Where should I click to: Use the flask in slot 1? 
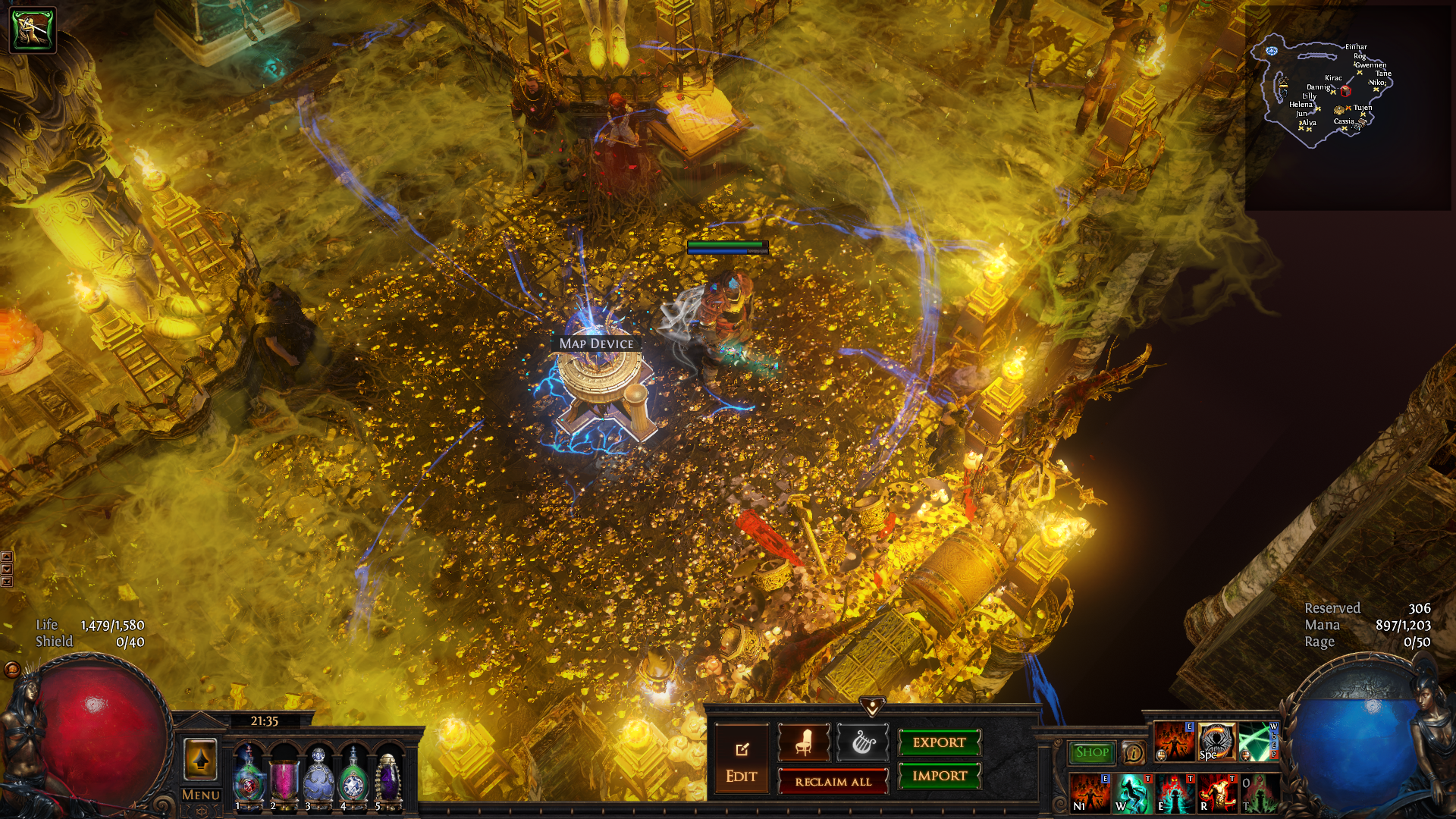coord(248,777)
